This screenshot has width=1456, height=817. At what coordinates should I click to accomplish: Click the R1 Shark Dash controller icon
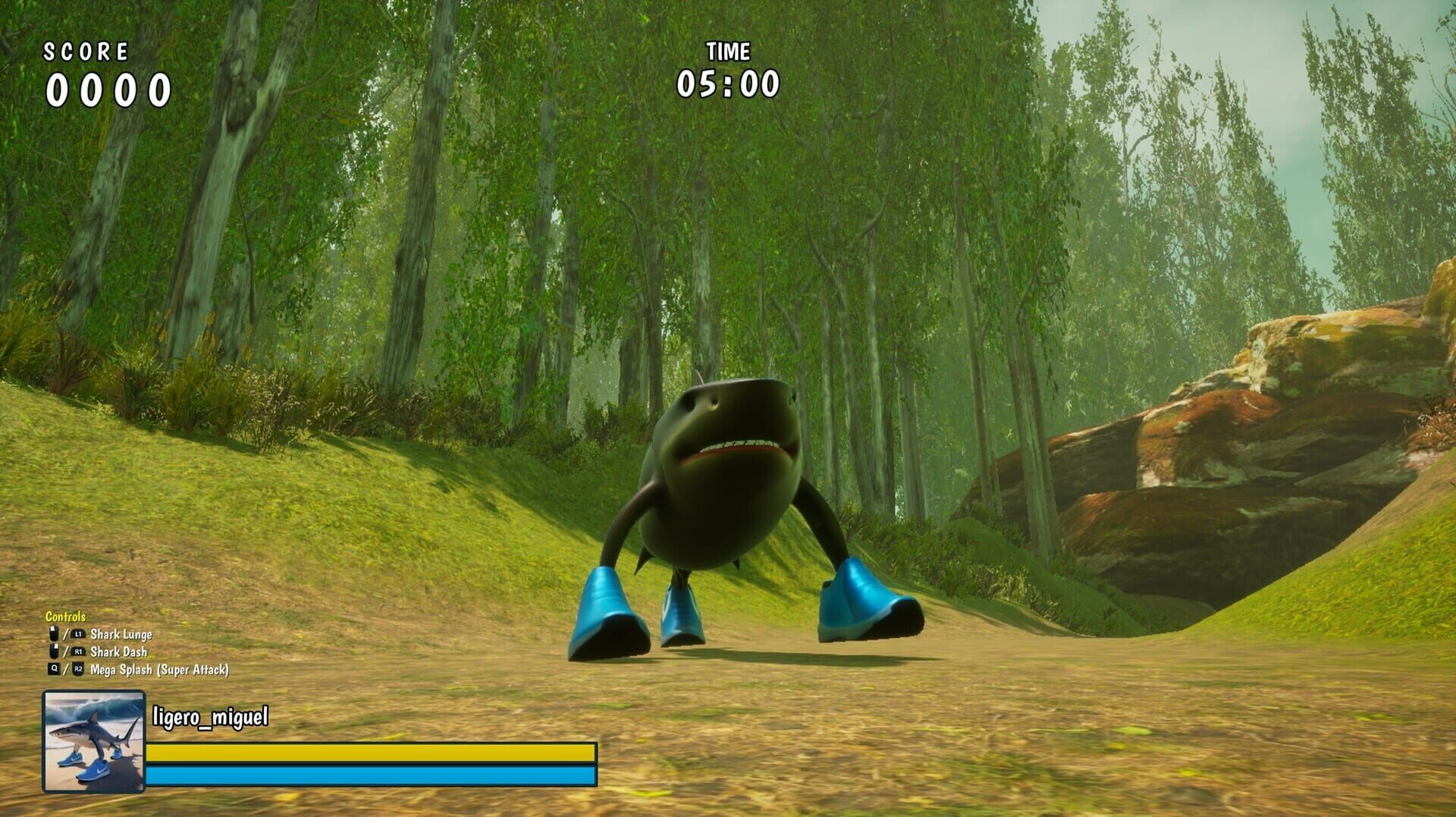79,651
